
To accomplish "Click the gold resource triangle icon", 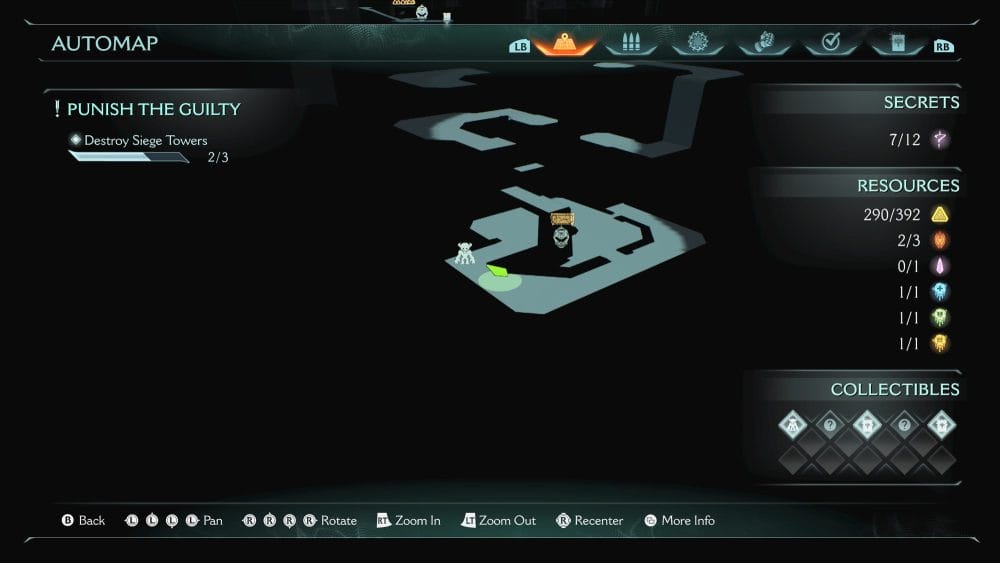I will click(939, 215).
